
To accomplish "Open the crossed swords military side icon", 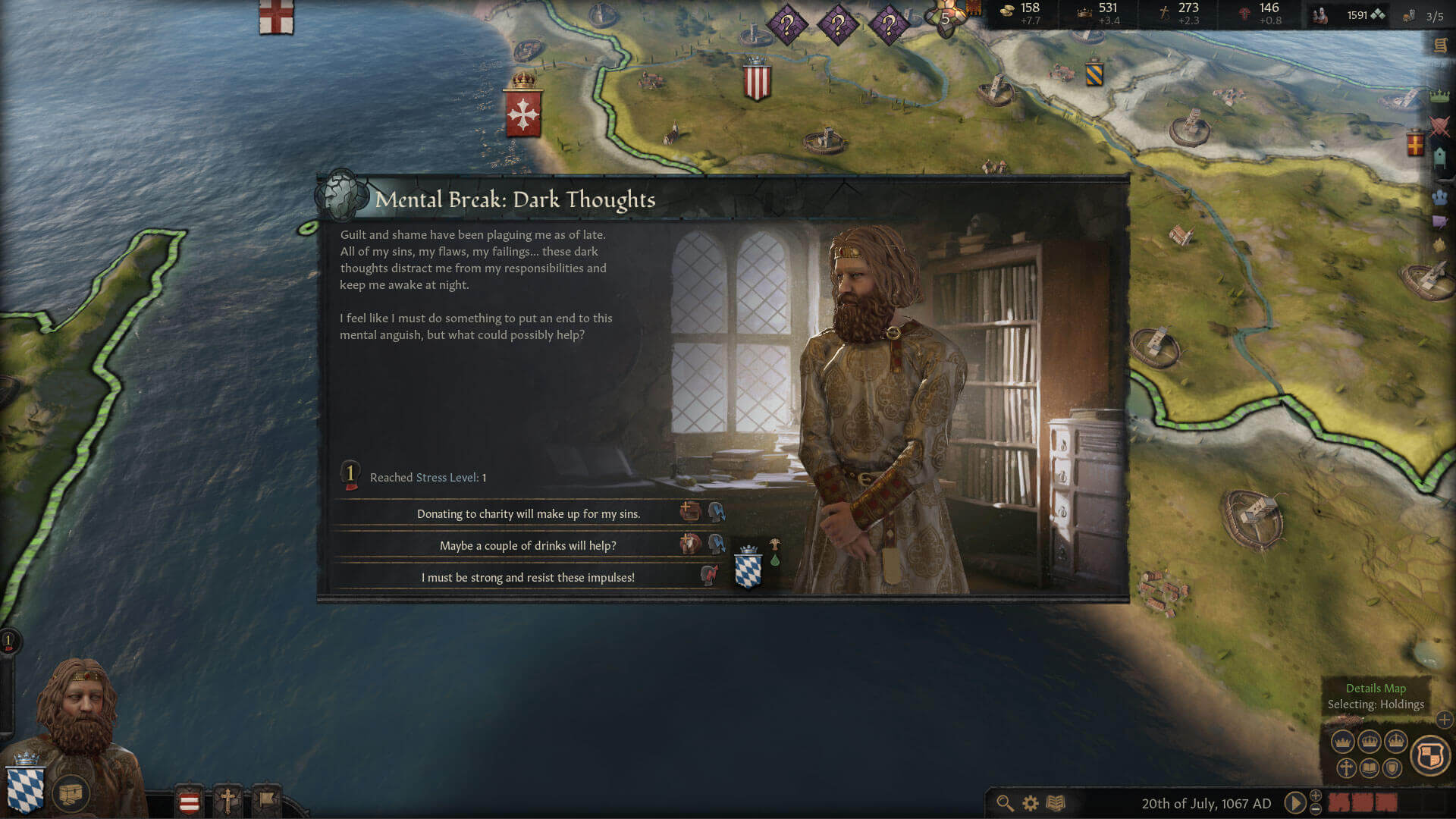I will (1439, 126).
